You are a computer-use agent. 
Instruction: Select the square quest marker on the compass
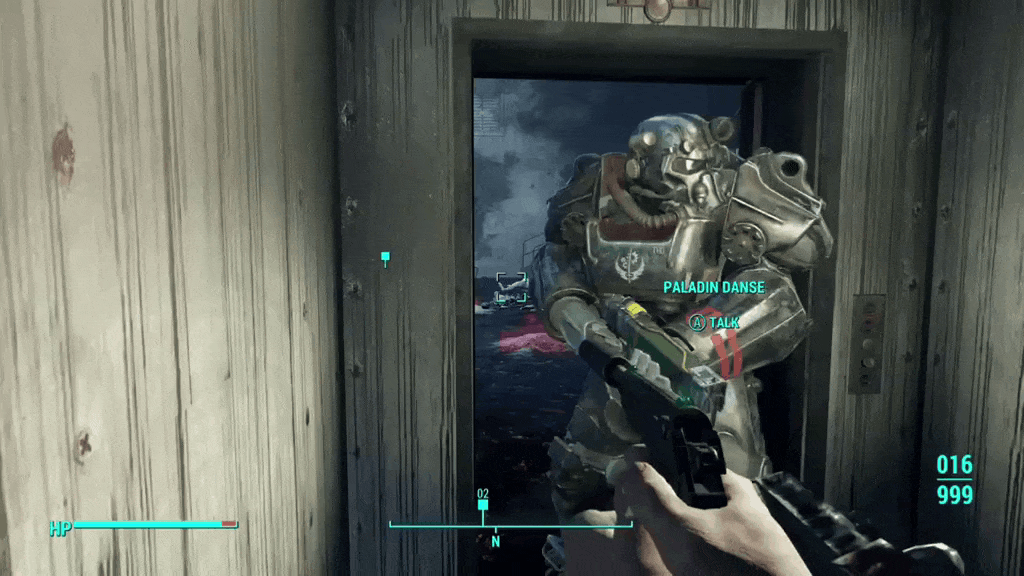click(483, 506)
